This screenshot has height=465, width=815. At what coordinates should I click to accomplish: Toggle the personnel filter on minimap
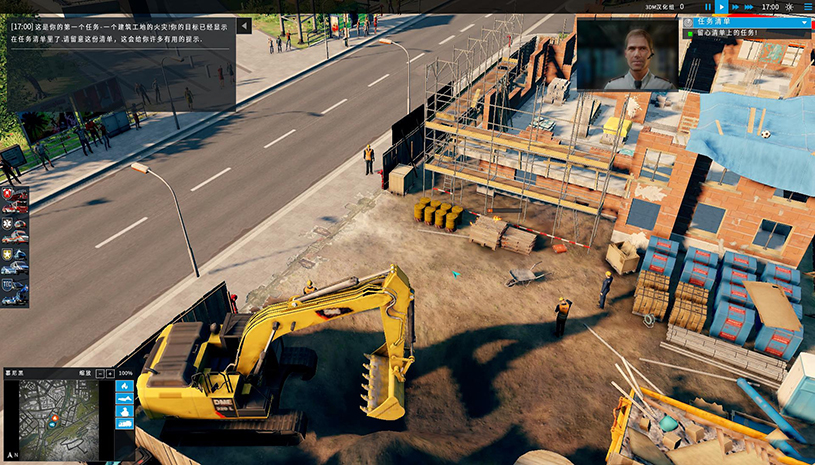click(x=125, y=410)
